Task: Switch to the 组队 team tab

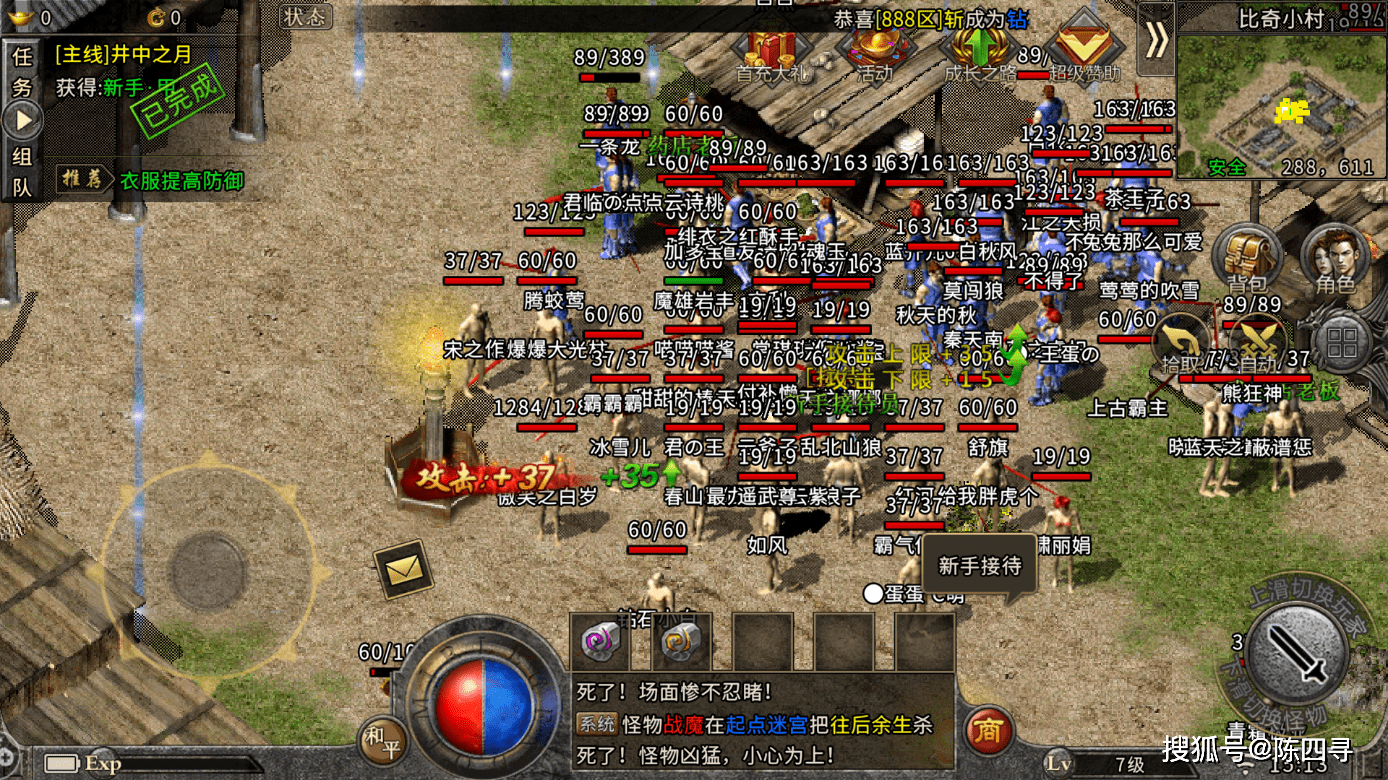Action: [x=22, y=171]
